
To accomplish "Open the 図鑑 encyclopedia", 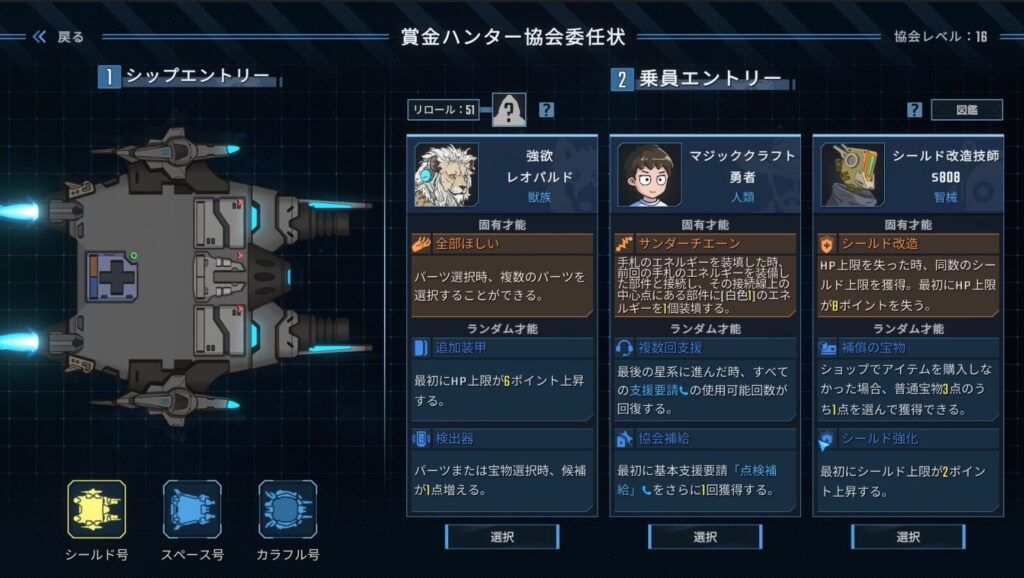I will click(x=966, y=110).
